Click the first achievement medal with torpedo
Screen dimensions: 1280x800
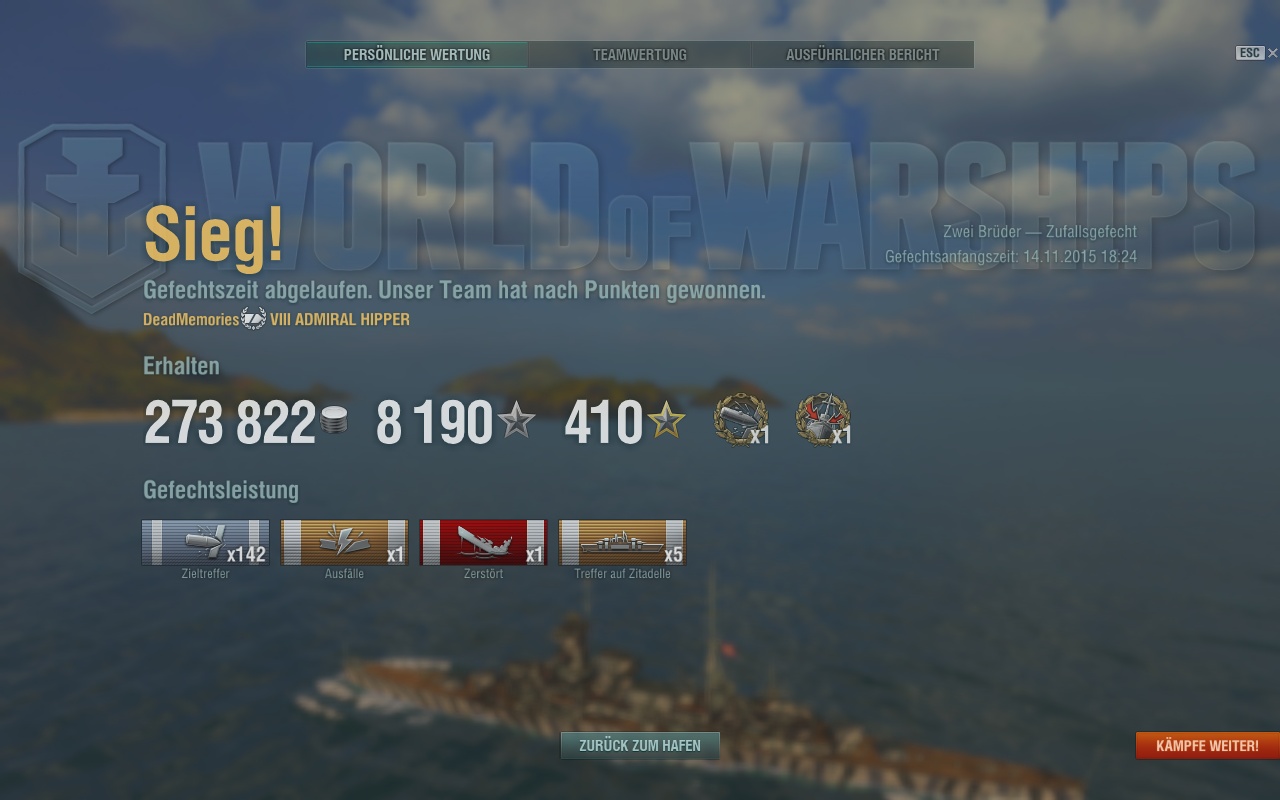[x=741, y=420]
